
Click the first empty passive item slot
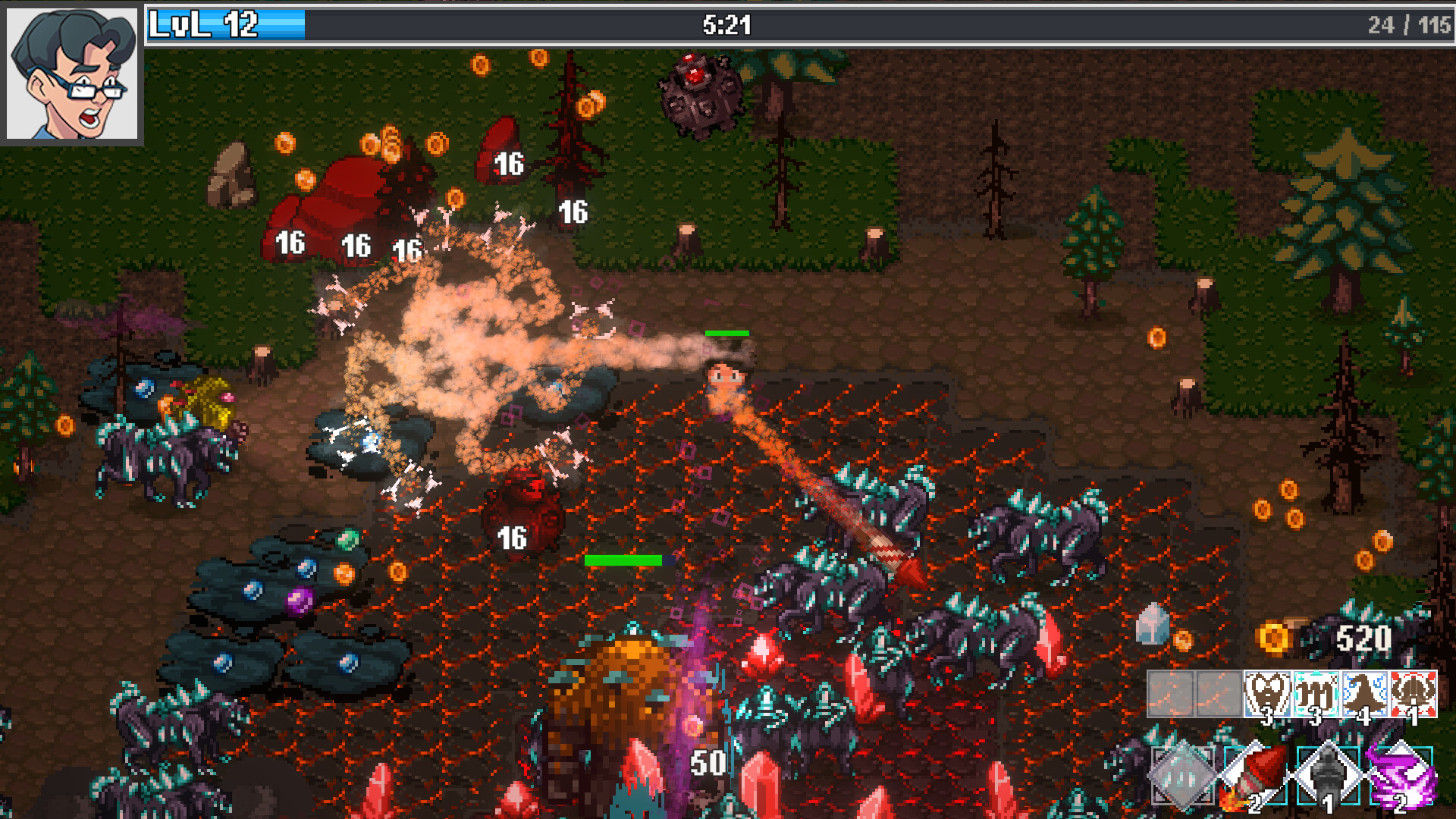point(1171,695)
